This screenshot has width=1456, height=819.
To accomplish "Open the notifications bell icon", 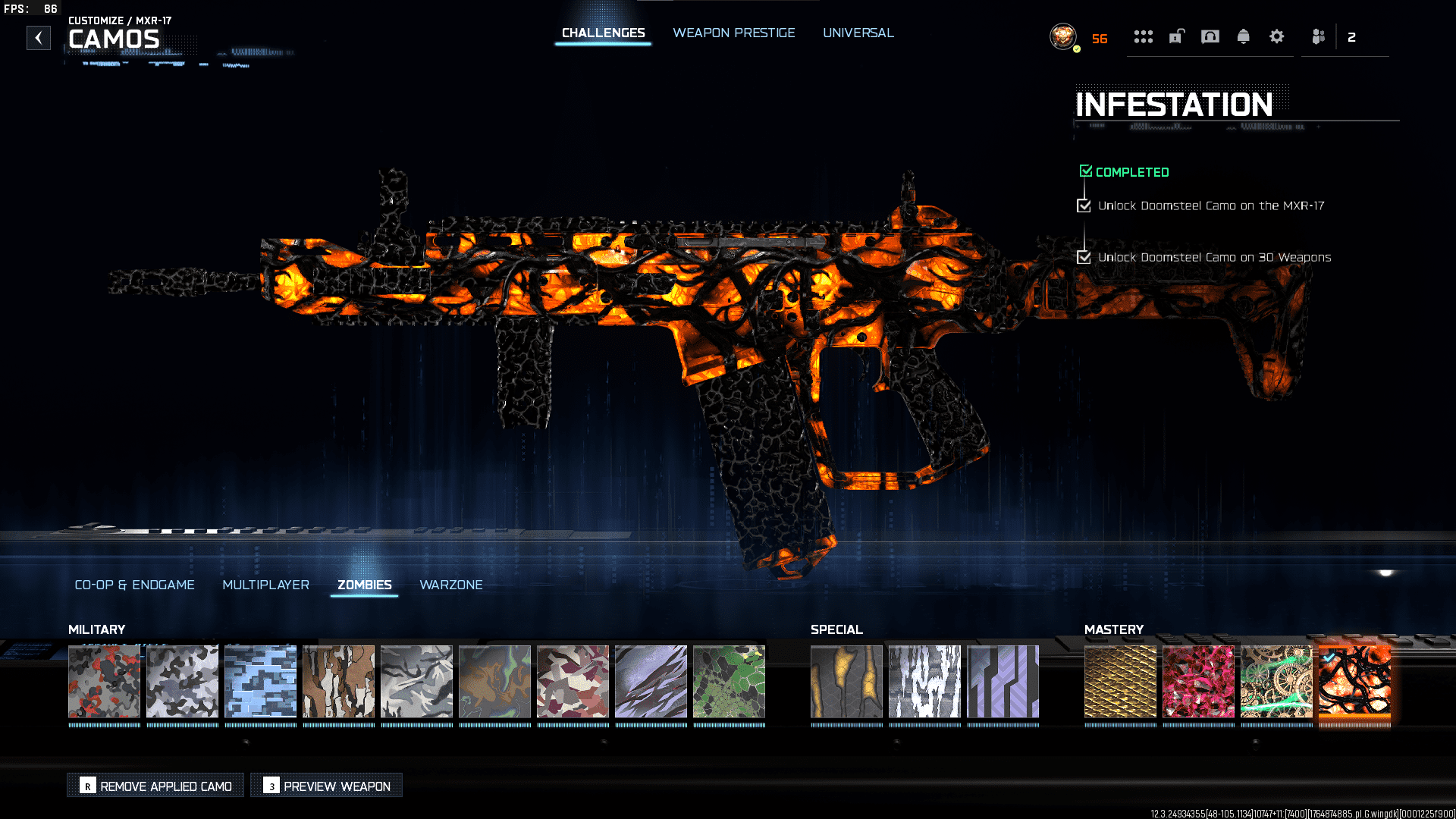I will click(1244, 36).
